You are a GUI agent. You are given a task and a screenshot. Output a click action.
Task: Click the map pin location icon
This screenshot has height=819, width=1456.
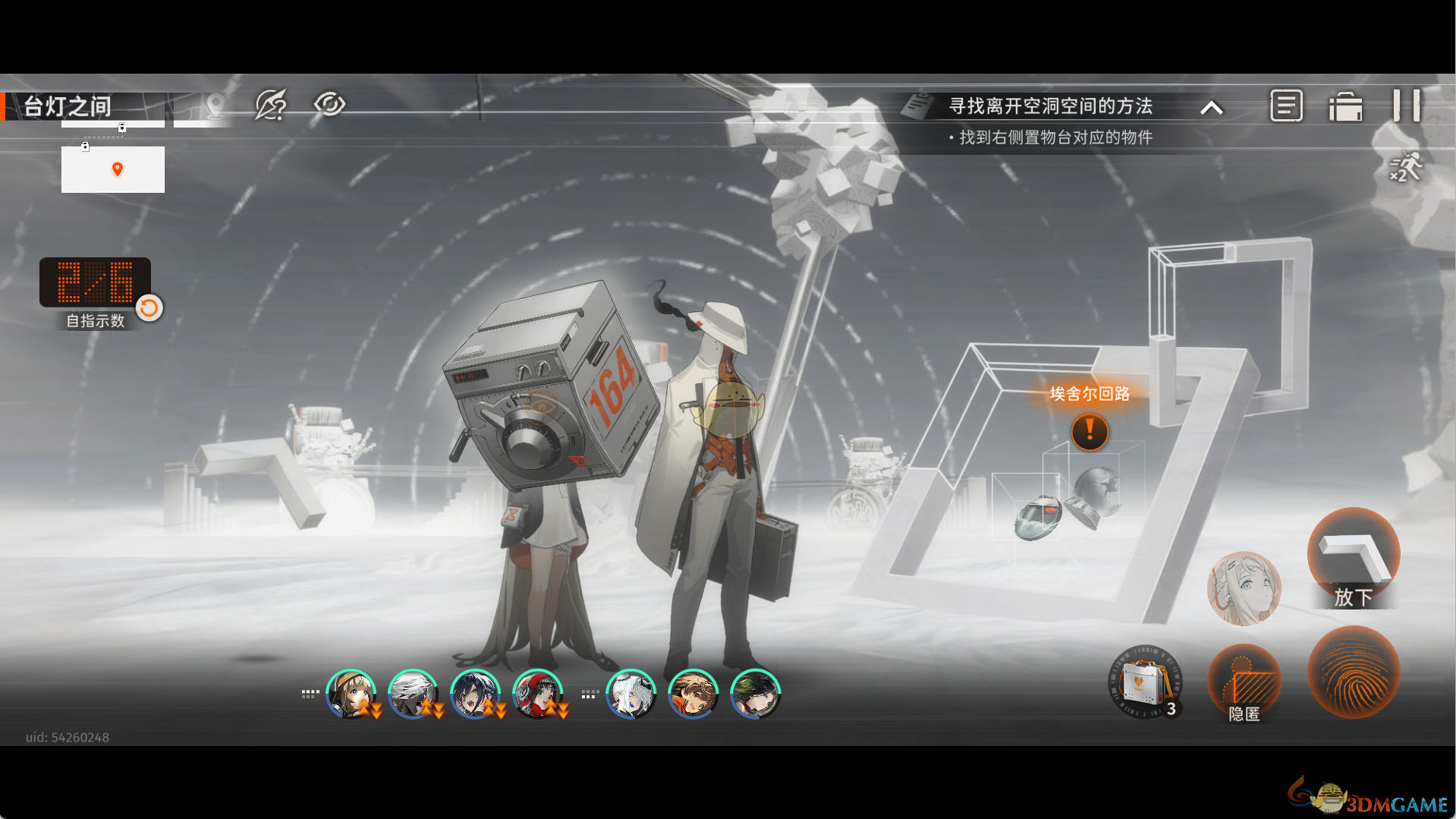pyautogui.click(x=215, y=106)
